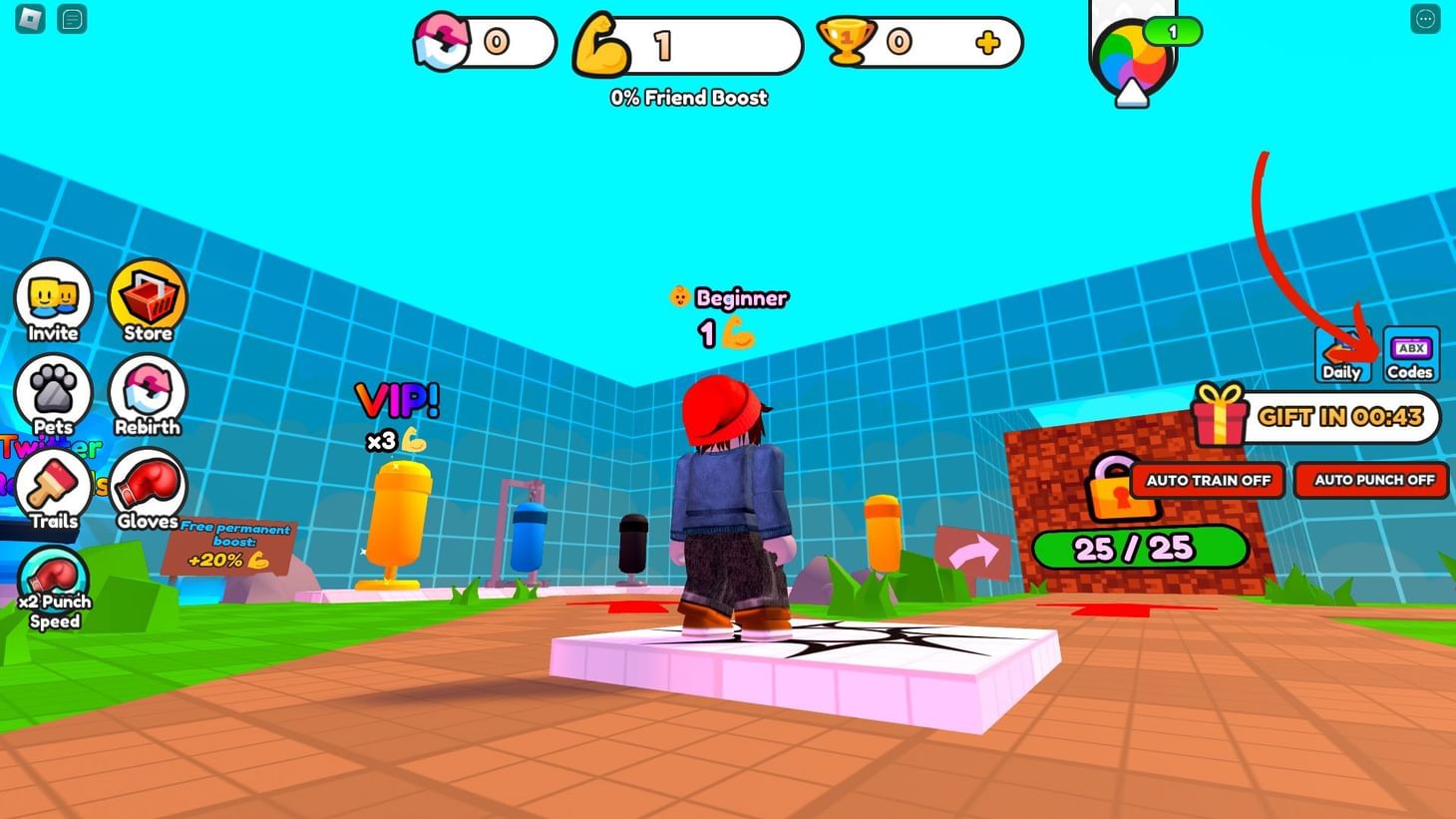Image resolution: width=1456 pixels, height=819 pixels.
Task: Enable the AUTO PUNCH toggle
Action: pos(1370,480)
